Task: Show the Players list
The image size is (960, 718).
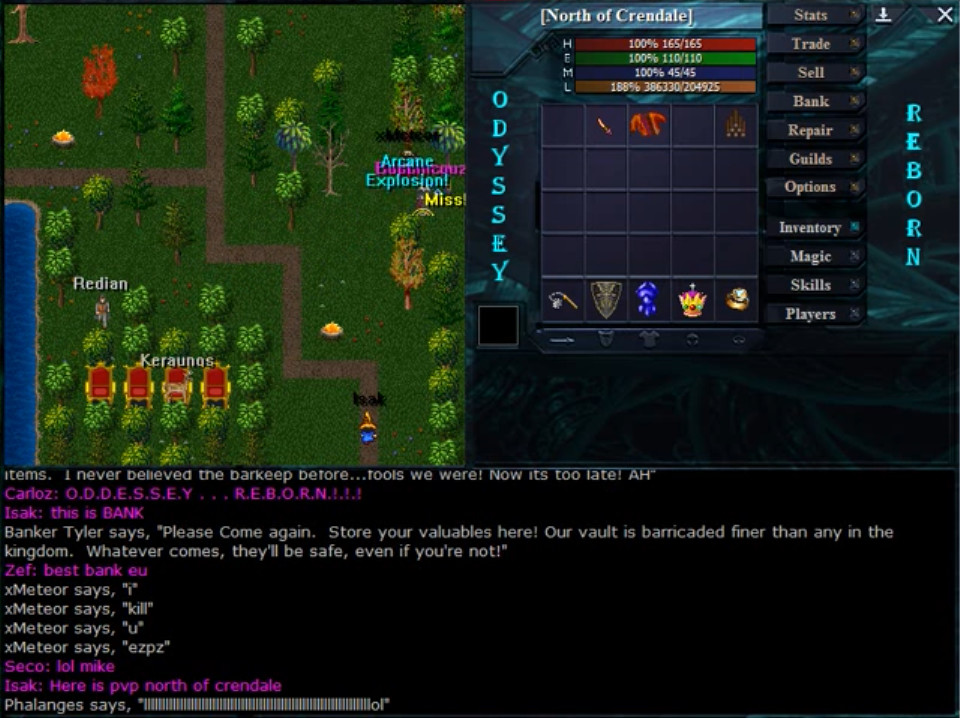Action: click(812, 313)
